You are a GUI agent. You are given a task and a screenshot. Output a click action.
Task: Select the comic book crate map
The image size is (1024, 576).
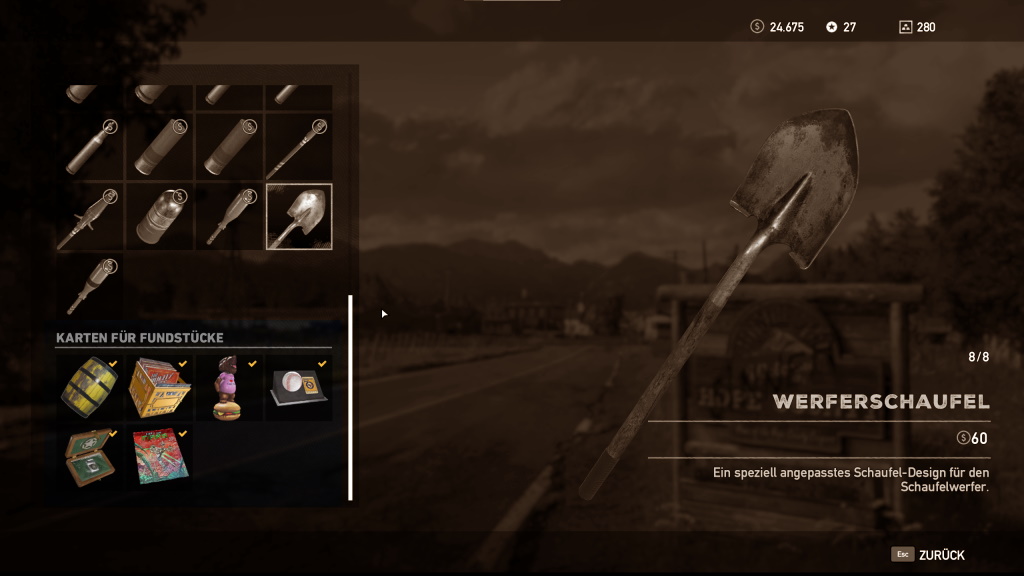(x=159, y=388)
